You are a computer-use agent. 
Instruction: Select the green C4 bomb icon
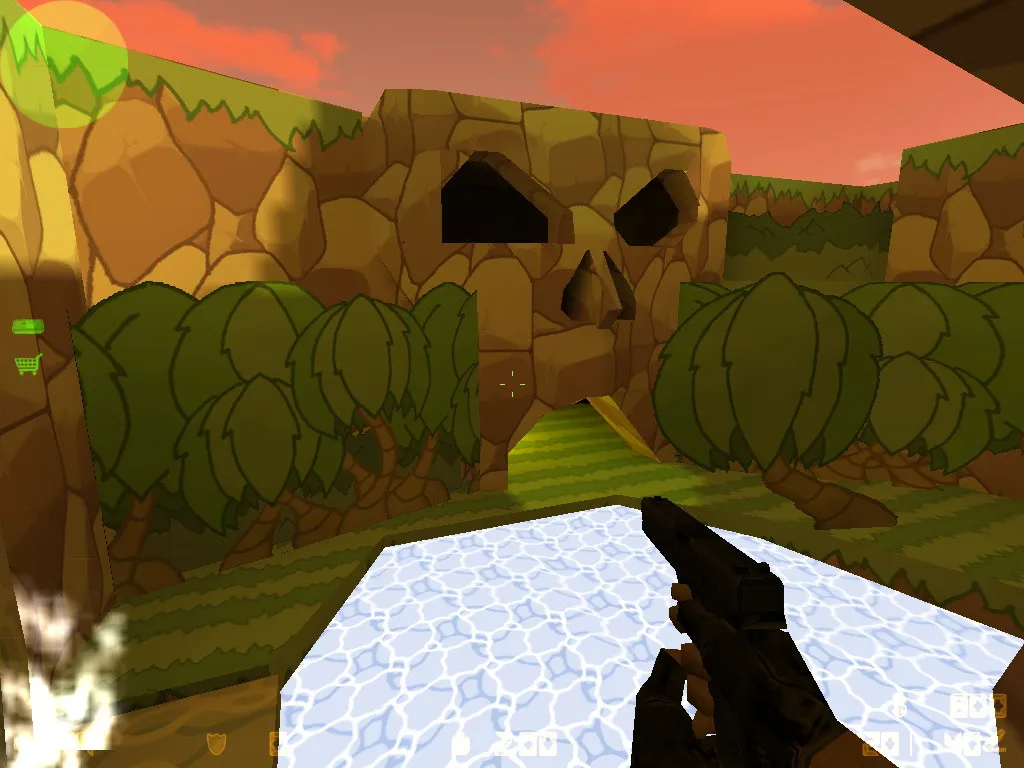(x=27, y=327)
